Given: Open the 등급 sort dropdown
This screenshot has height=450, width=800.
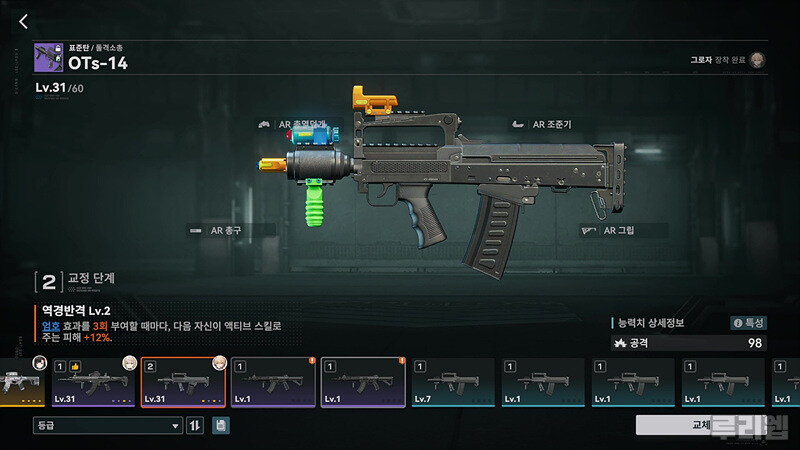Looking at the screenshot, I should pyautogui.click(x=108, y=426).
